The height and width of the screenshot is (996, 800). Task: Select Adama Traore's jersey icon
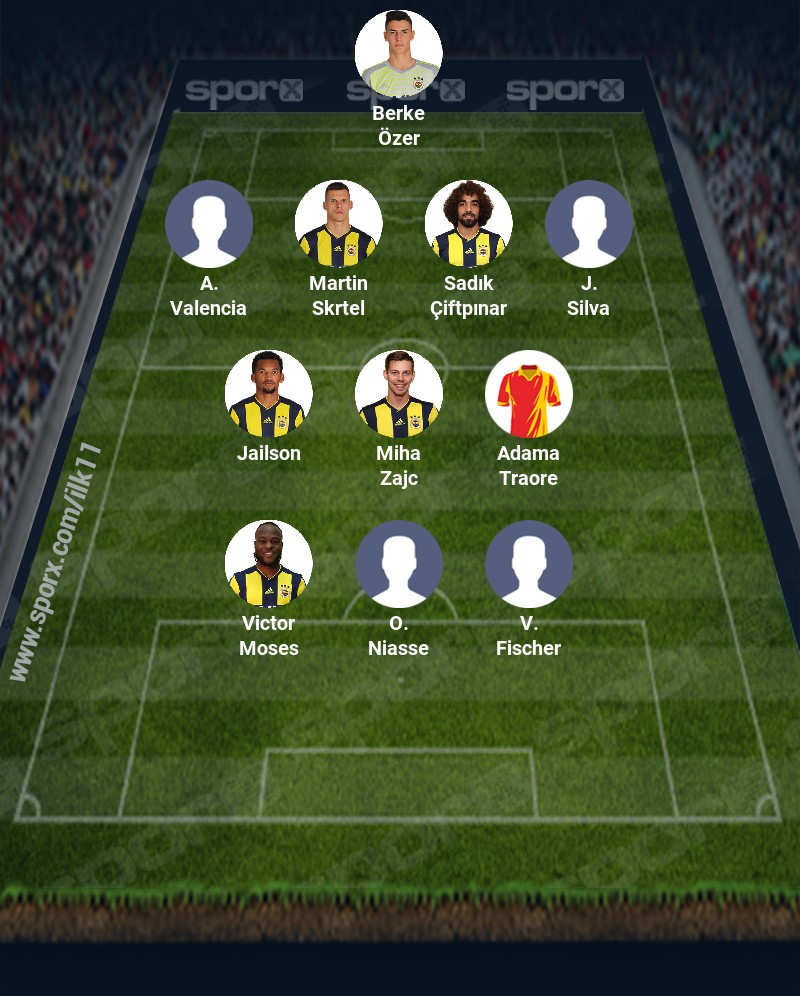[x=528, y=394]
